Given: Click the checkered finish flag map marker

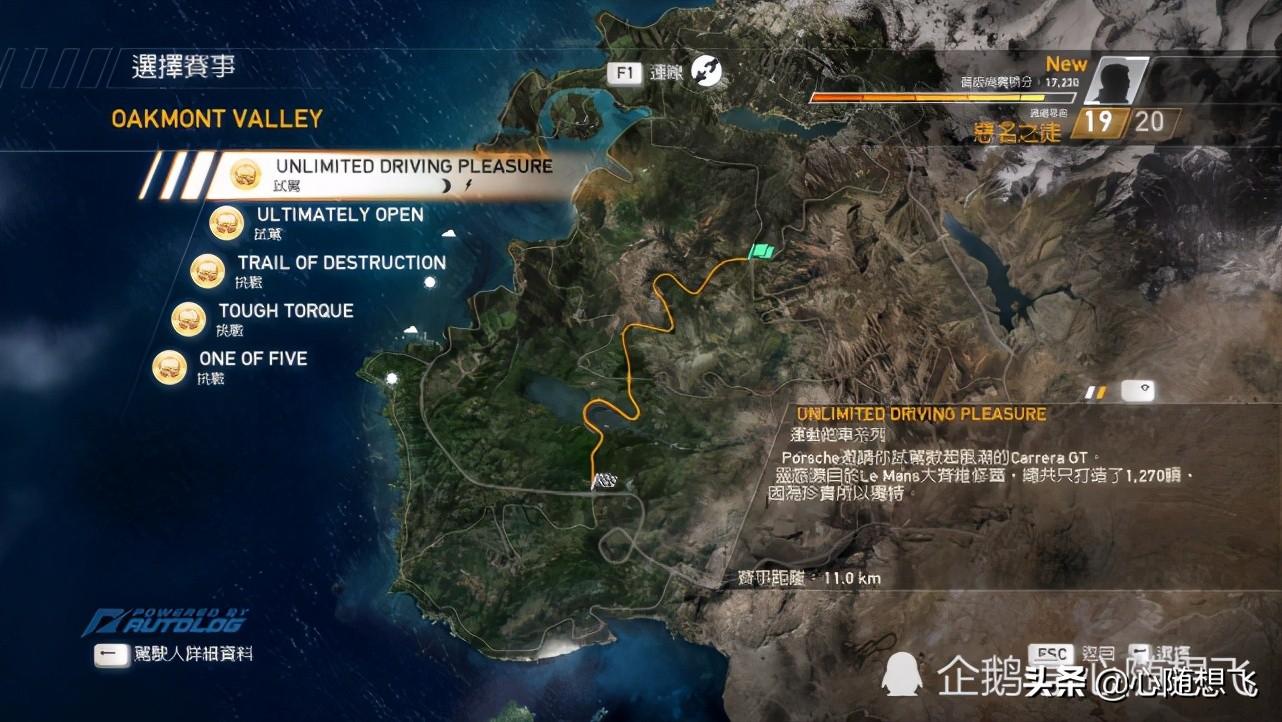Looking at the screenshot, I should pyautogui.click(x=604, y=482).
